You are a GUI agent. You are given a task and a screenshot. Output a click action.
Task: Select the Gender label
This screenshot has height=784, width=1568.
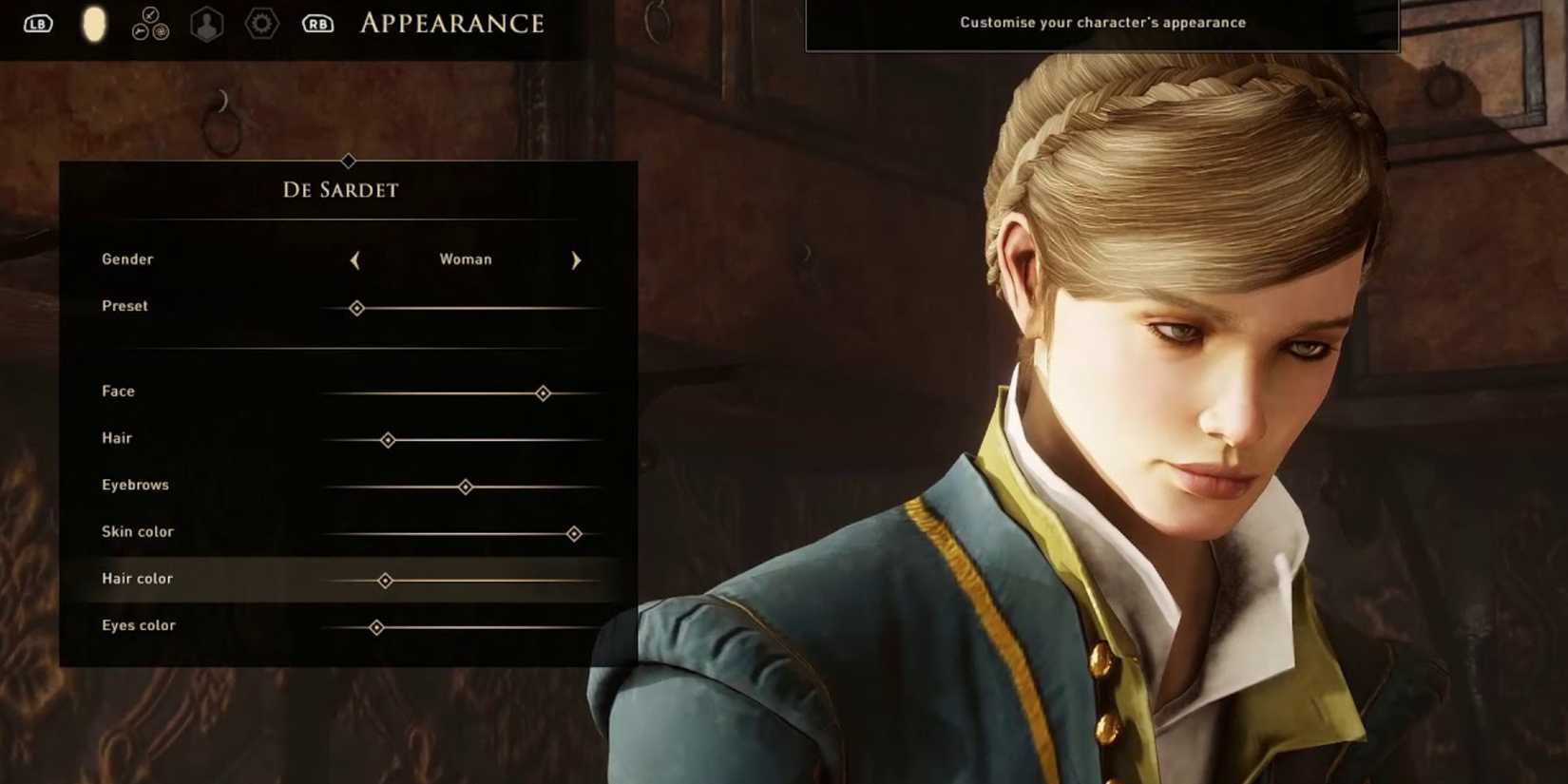[x=127, y=258]
